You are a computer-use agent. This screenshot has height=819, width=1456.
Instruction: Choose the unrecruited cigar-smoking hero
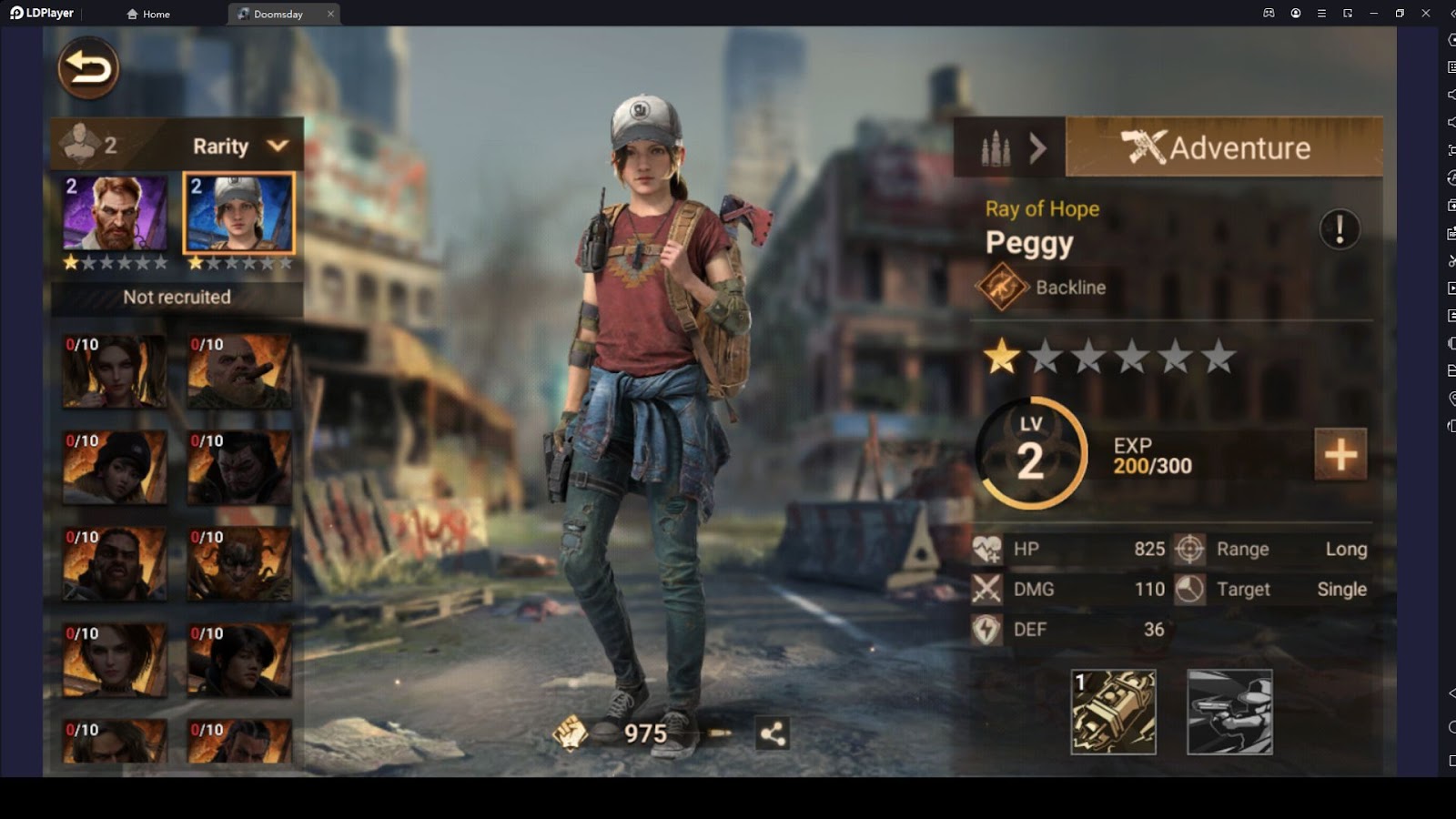click(x=239, y=371)
